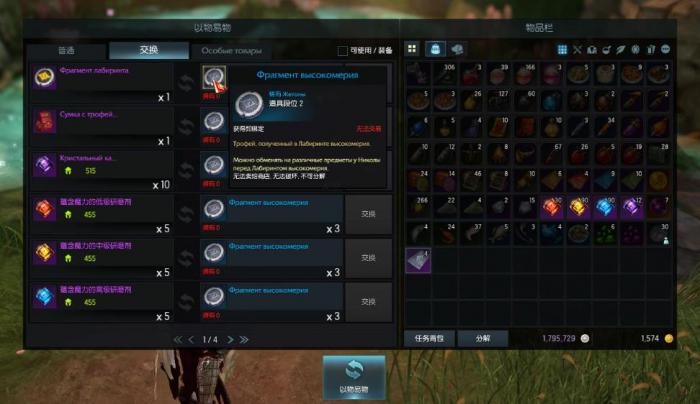The image size is (700, 404).
Task: Select the purple card item in the inventory
Action: (x=417, y=260)
